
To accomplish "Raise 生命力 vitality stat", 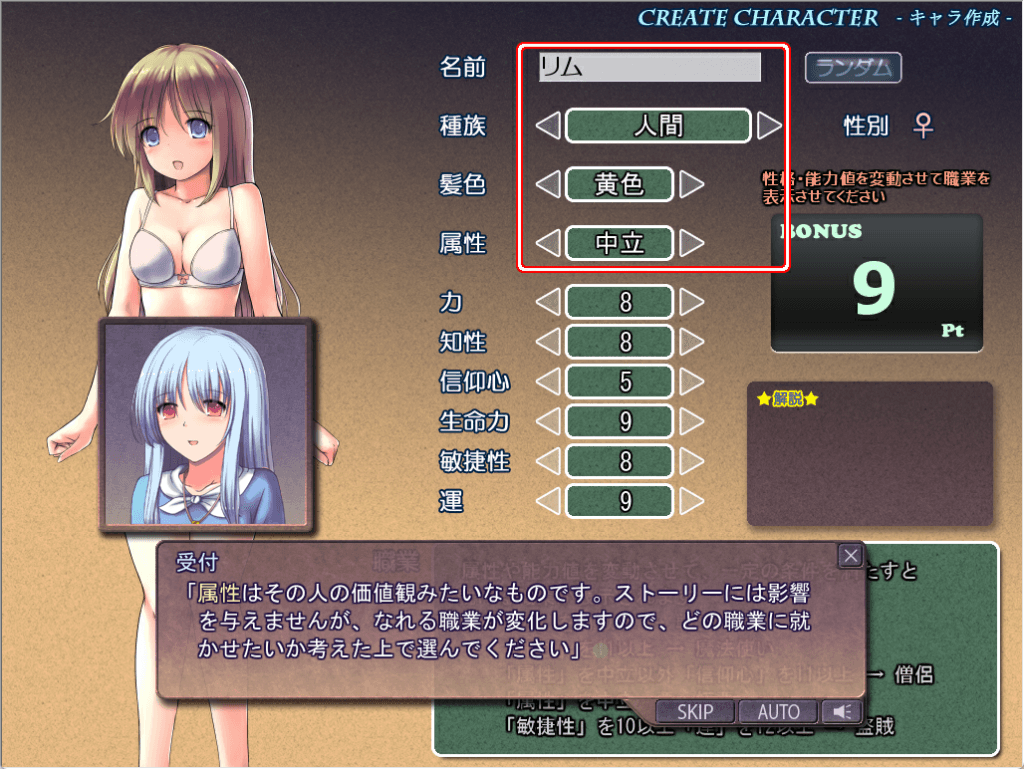I will click(x=692, y=421).
